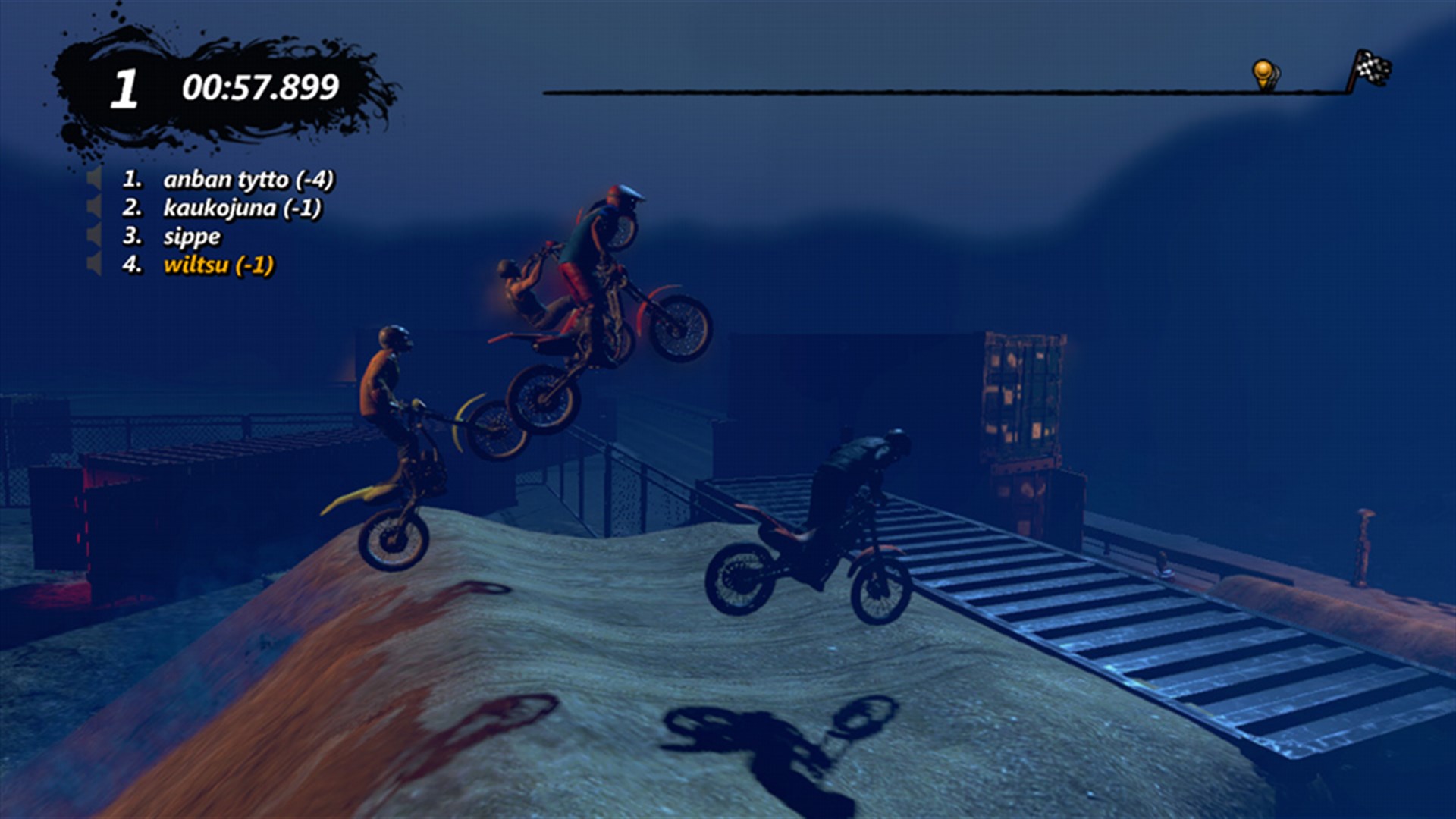Image resolution: width=1456 pixels, height=819 pixels.
Task: Toggle the highlighted wiltsu (-1) leaderboard entry
Action: [218, 265]
